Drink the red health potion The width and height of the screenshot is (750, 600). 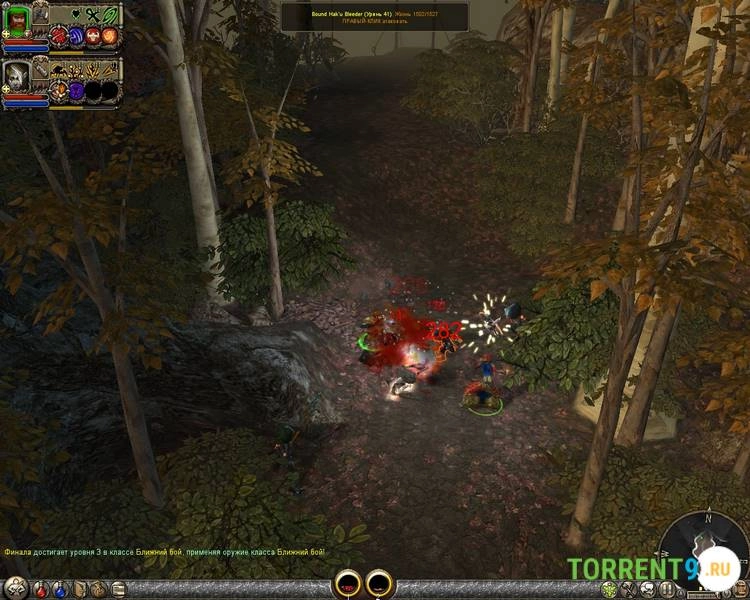[41, 589]
